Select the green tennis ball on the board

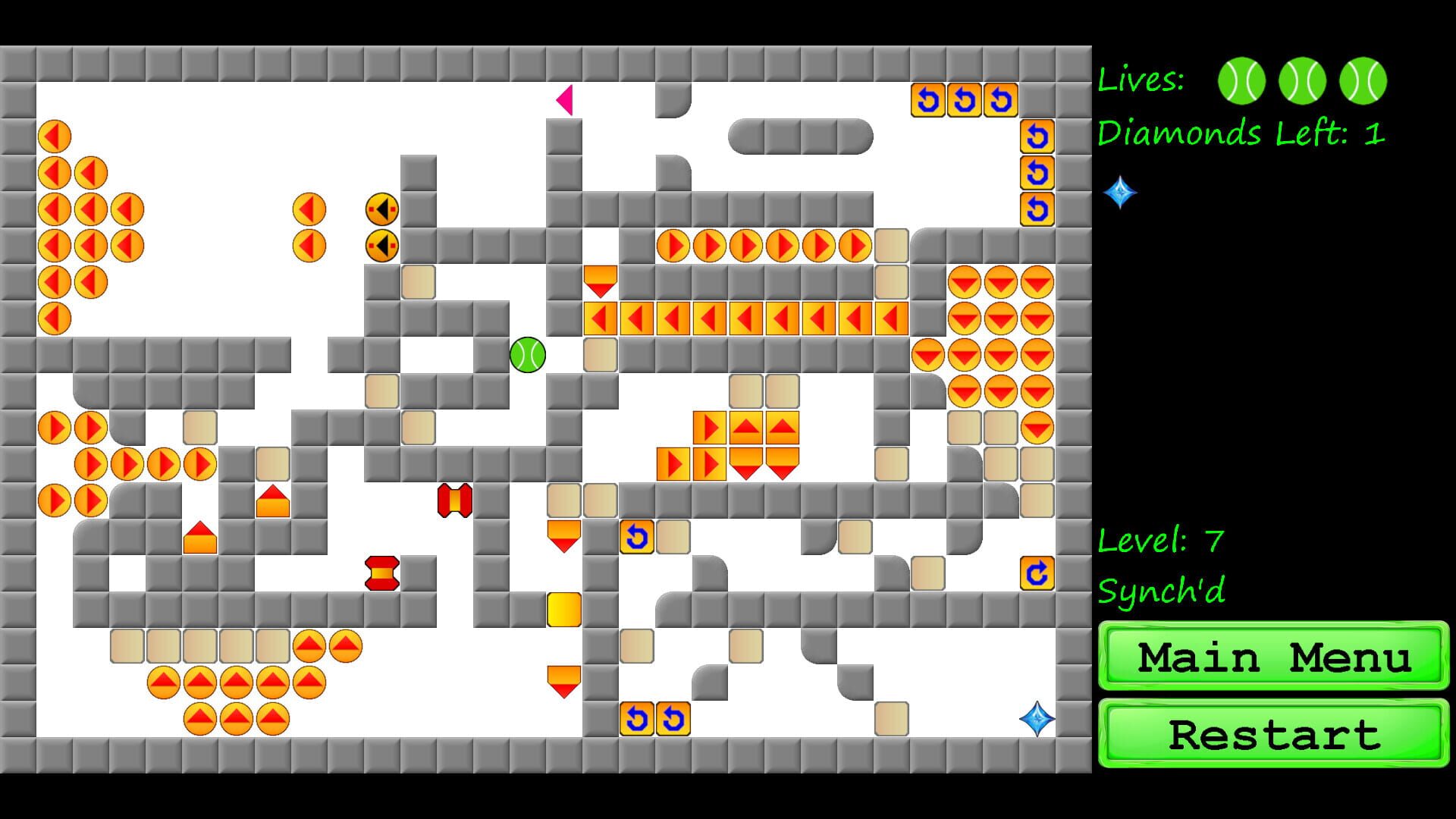tap(529, 356)
